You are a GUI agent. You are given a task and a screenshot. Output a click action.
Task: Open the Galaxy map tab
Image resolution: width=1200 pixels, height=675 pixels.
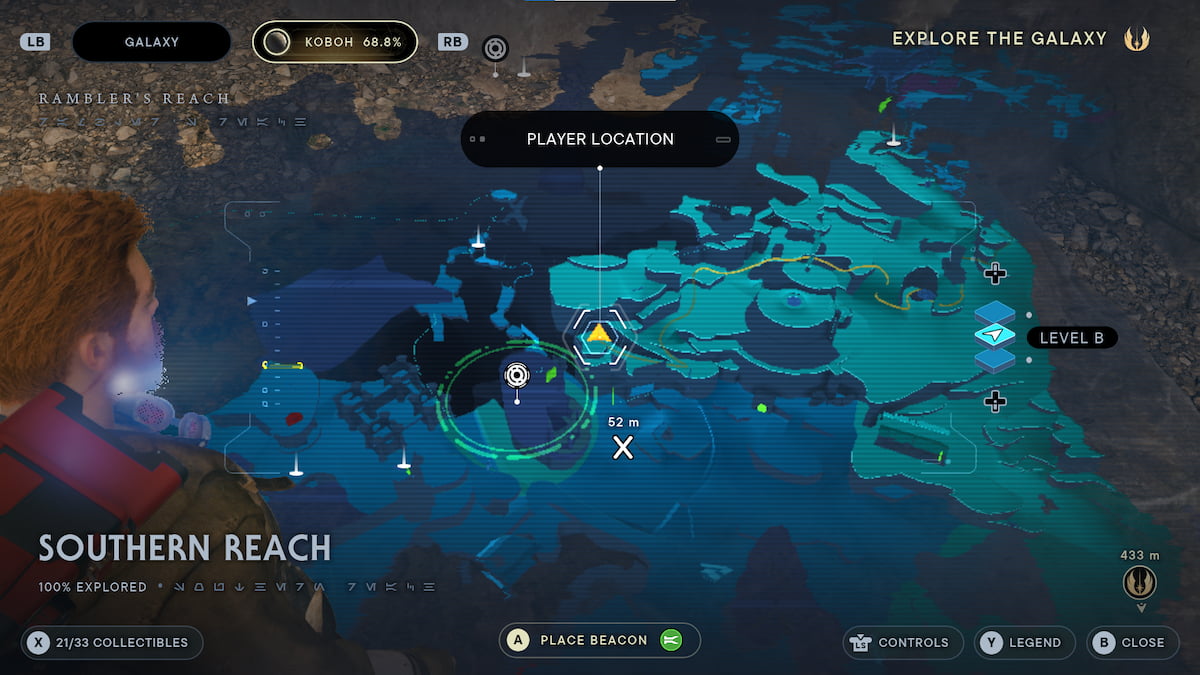pyautogui.click(x=151, y=42)
